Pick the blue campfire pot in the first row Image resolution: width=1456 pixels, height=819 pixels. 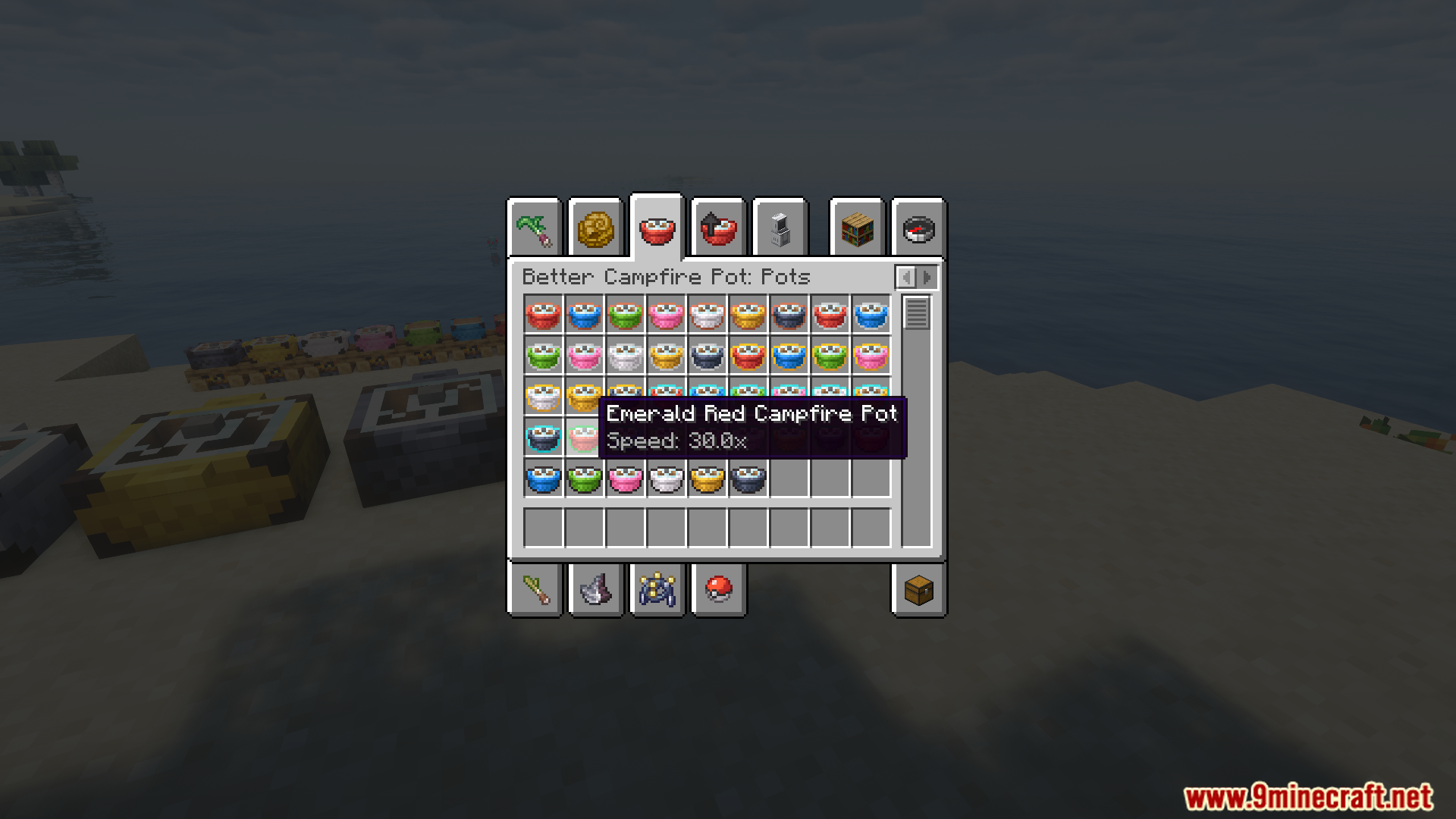pyautogui.click(x=585, y=315)
